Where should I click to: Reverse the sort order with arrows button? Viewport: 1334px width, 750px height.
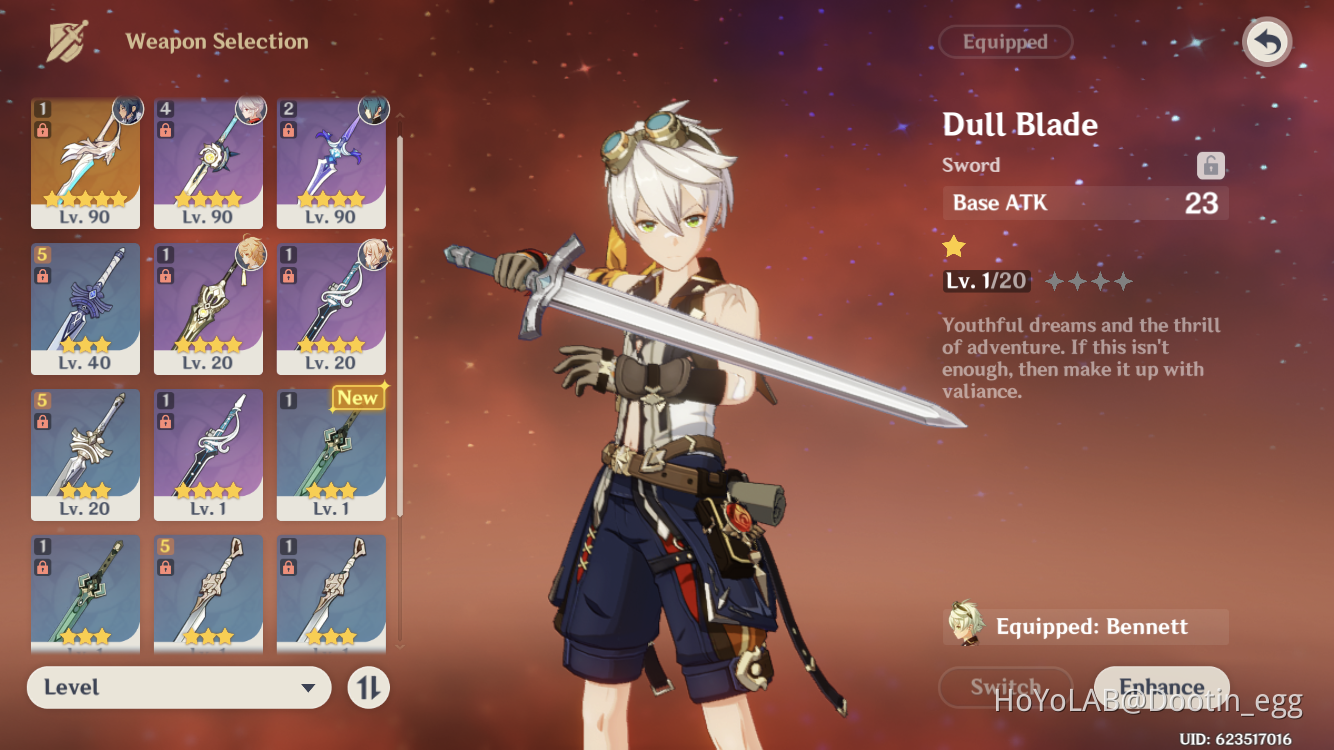coord(368,688)
